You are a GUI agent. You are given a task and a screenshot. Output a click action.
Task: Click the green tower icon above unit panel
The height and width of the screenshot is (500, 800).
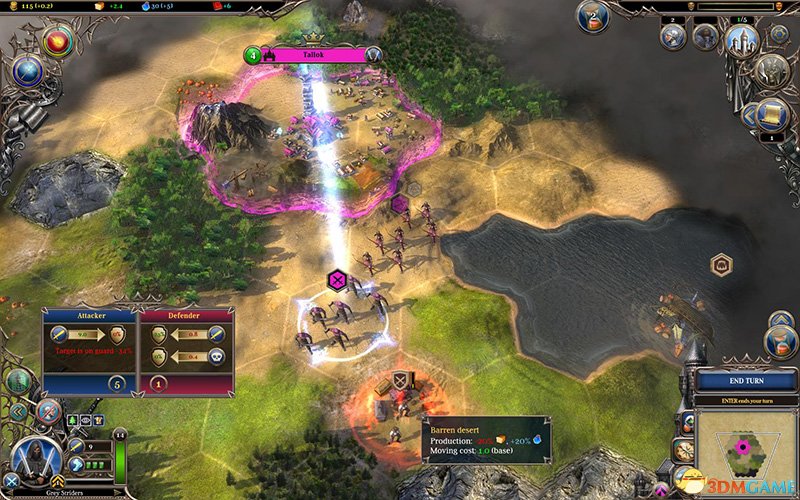coord(19,381)
